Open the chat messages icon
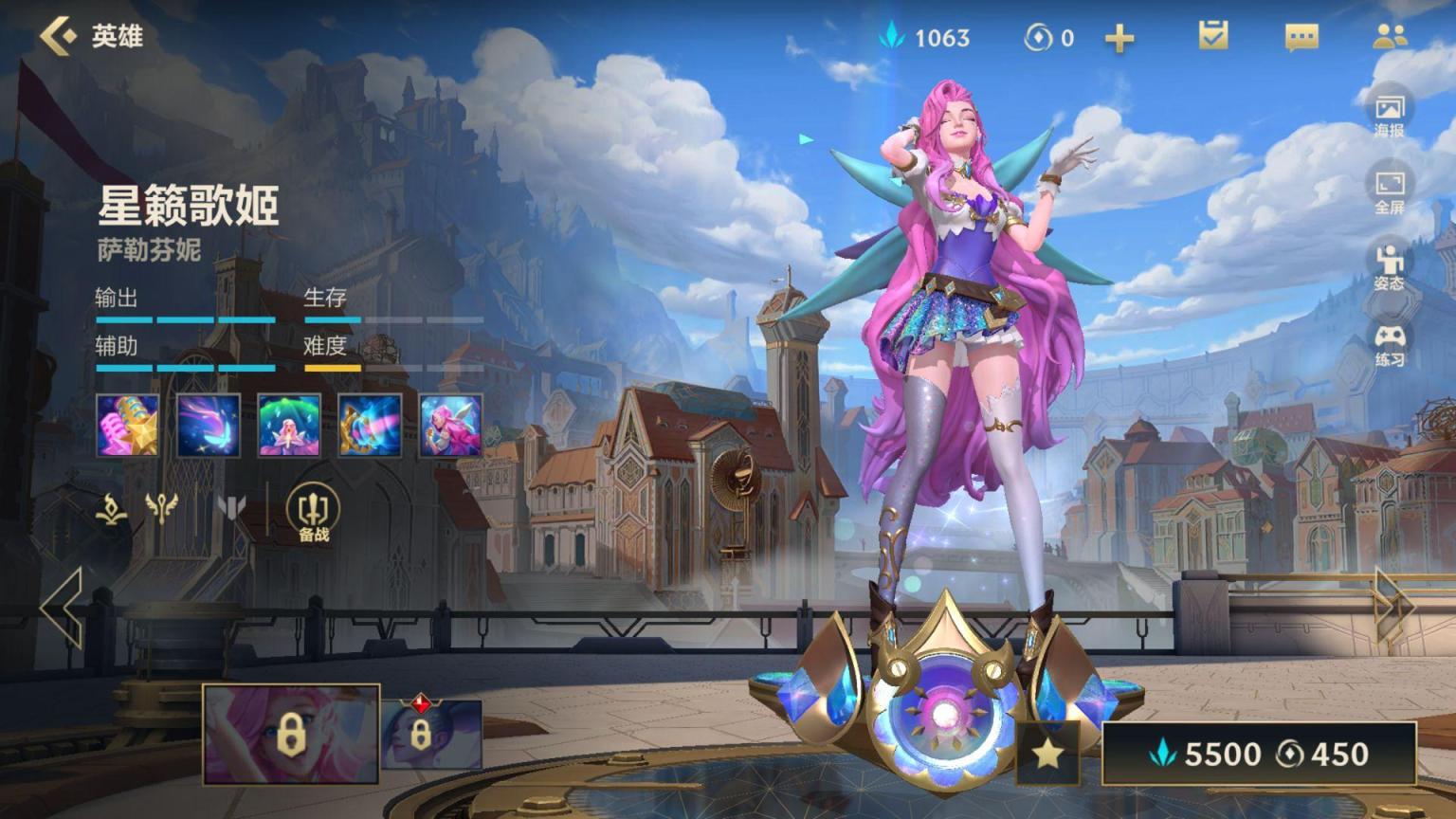This screenshot has width=1456, height=819. [1301, 37]
